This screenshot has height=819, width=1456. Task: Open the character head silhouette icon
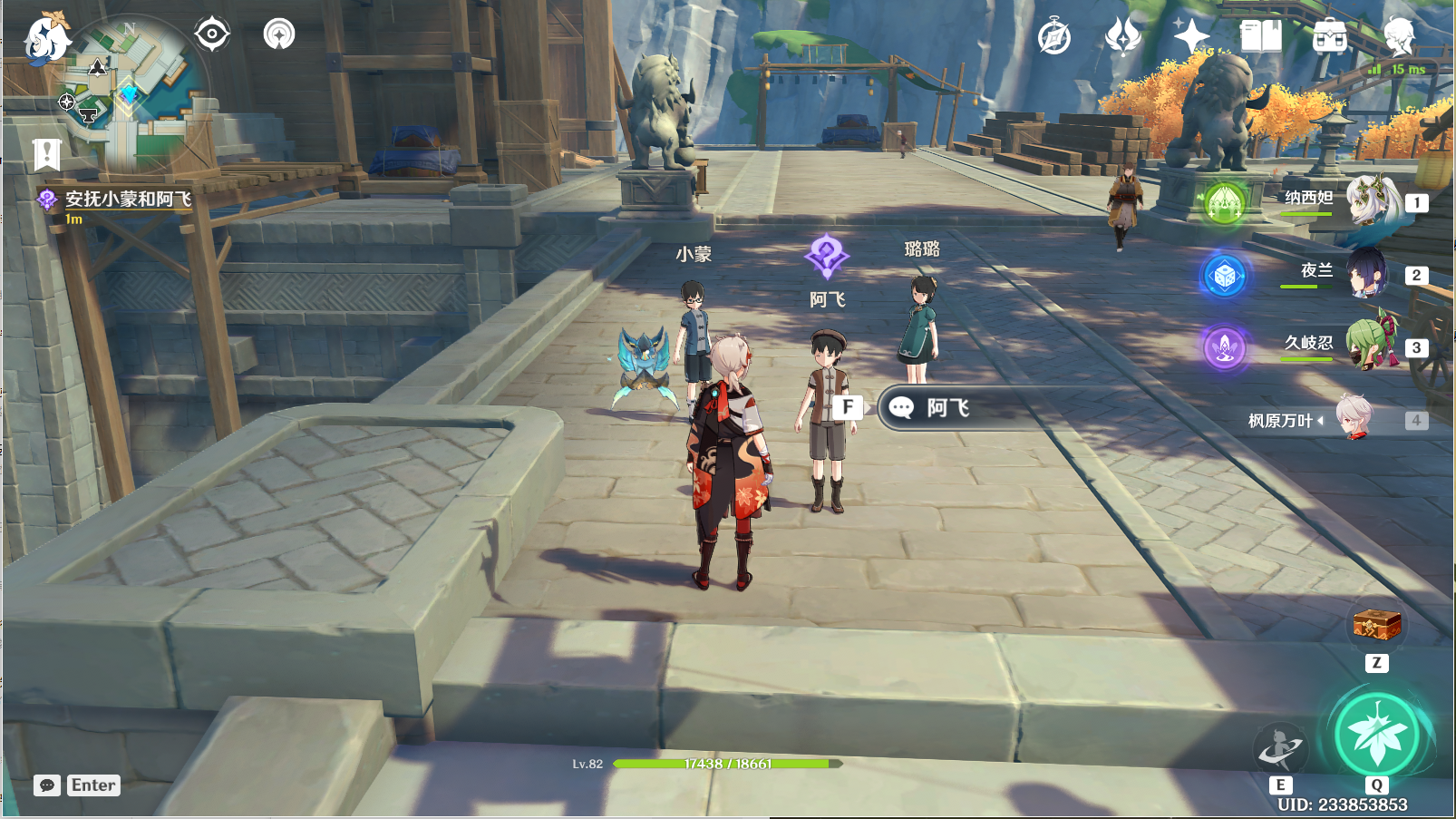tap(1399, 36)
